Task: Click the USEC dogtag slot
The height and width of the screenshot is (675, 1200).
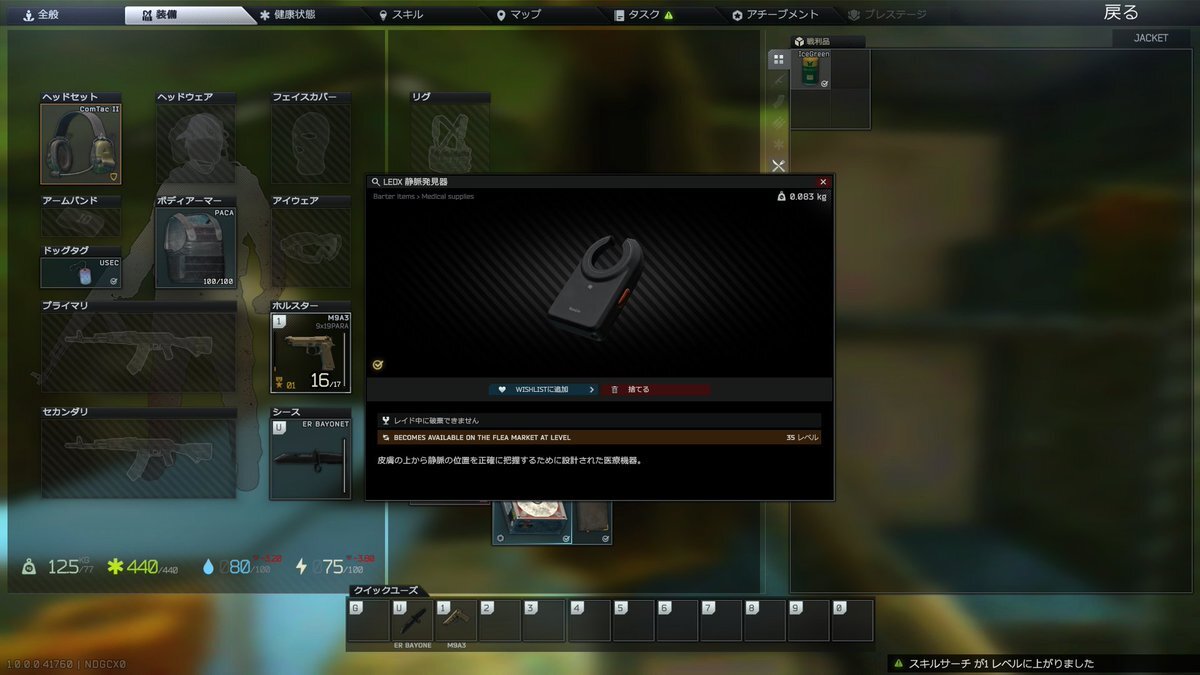Action: pyautogui.click(x=80, y=273)
